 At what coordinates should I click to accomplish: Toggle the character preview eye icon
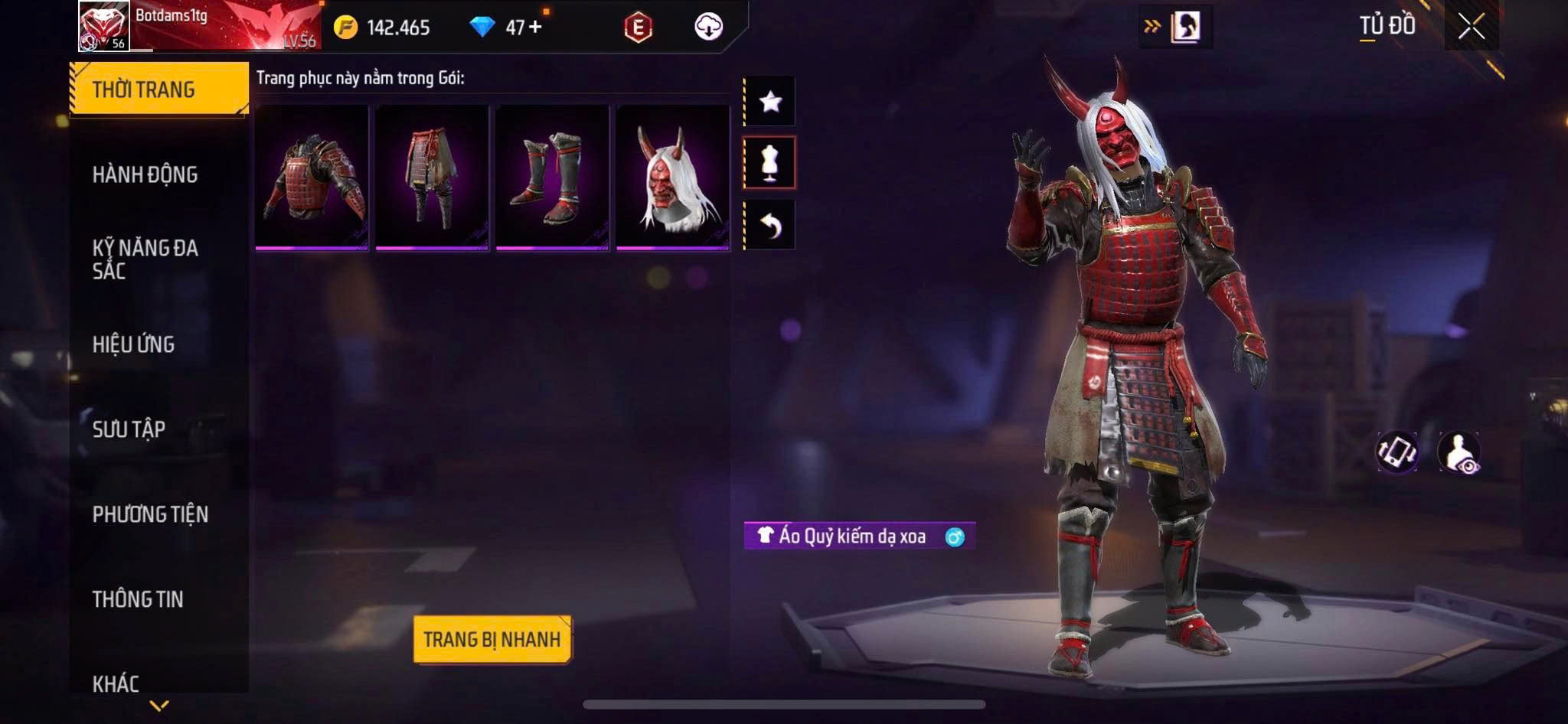tap(1459, 452)
